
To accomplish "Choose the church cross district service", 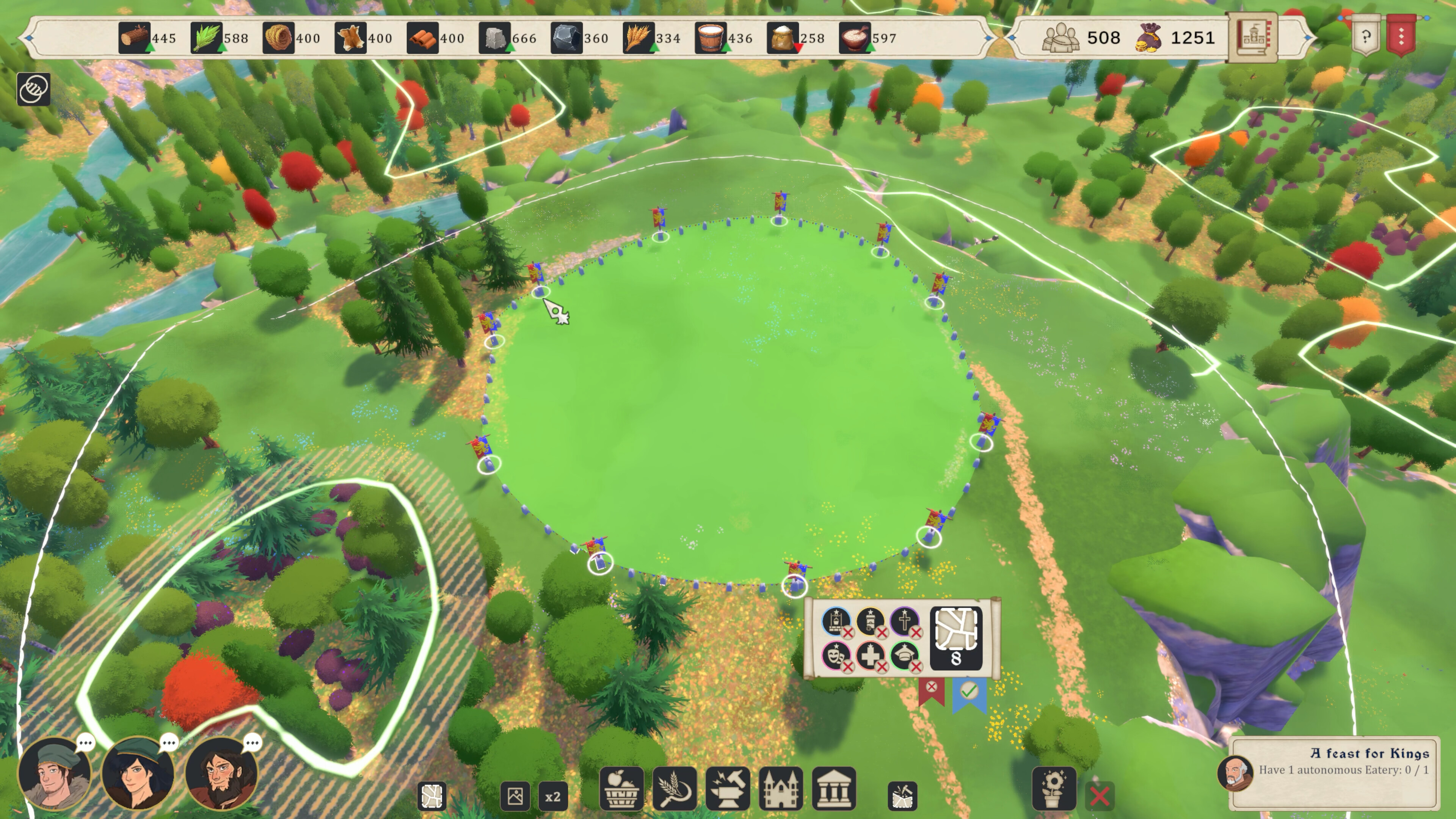I will [x=904, y=622].
